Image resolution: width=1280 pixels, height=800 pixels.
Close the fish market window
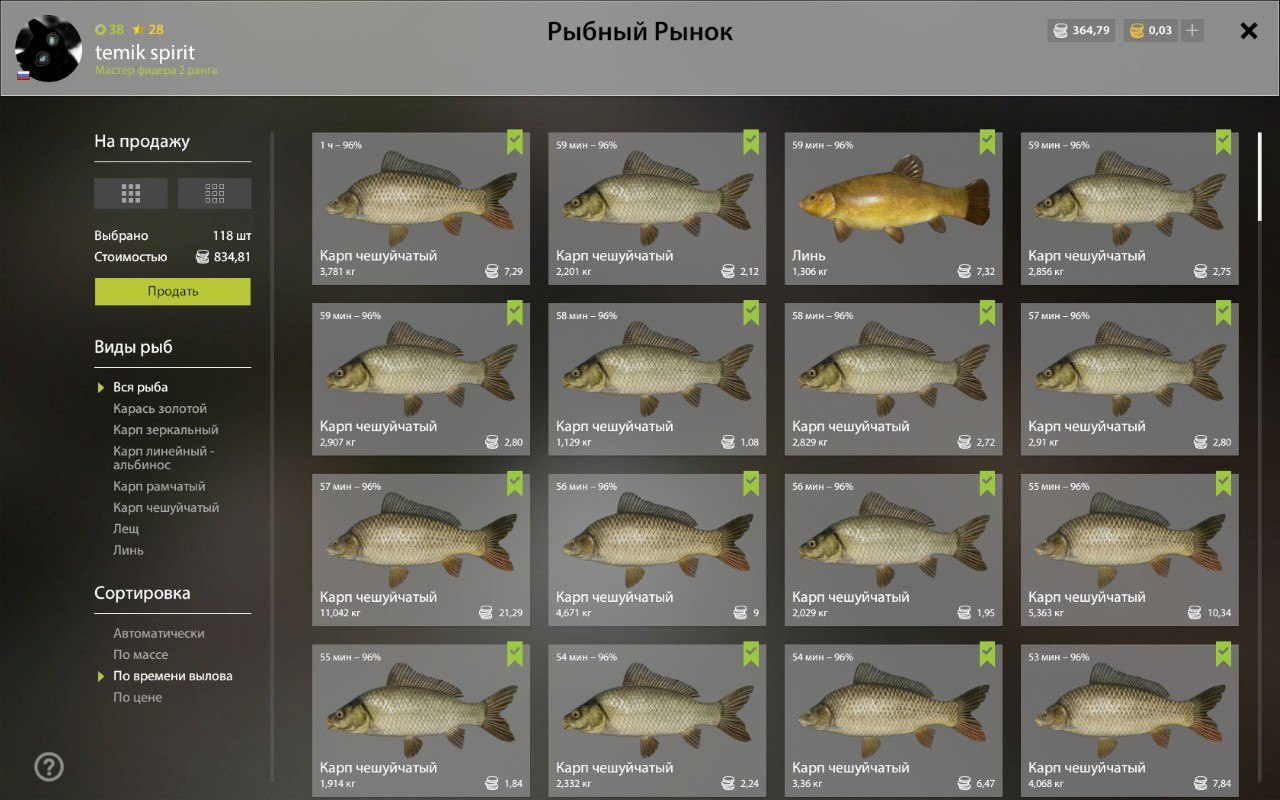(x=1248, y=31)
